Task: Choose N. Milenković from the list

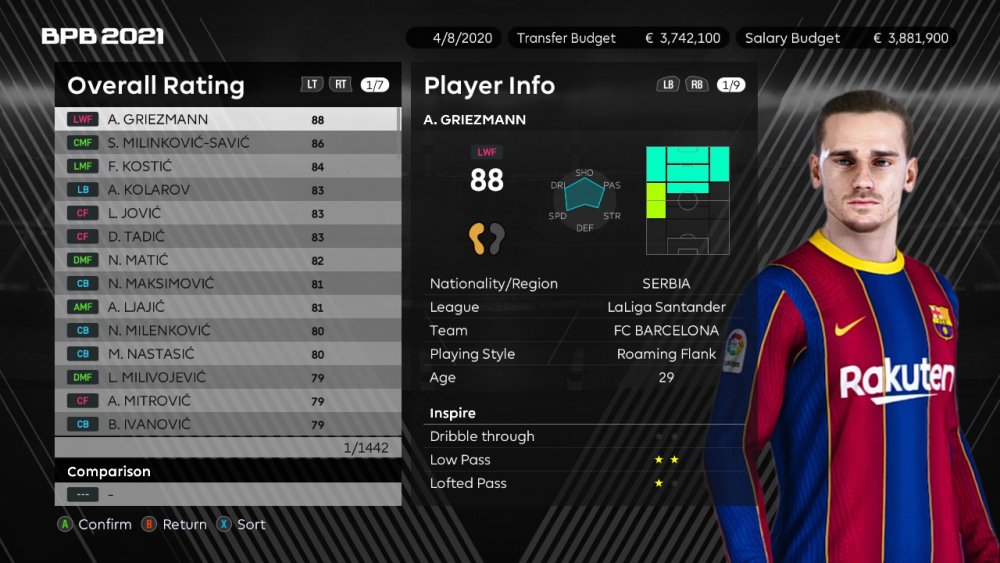Action: pos(227,331)
